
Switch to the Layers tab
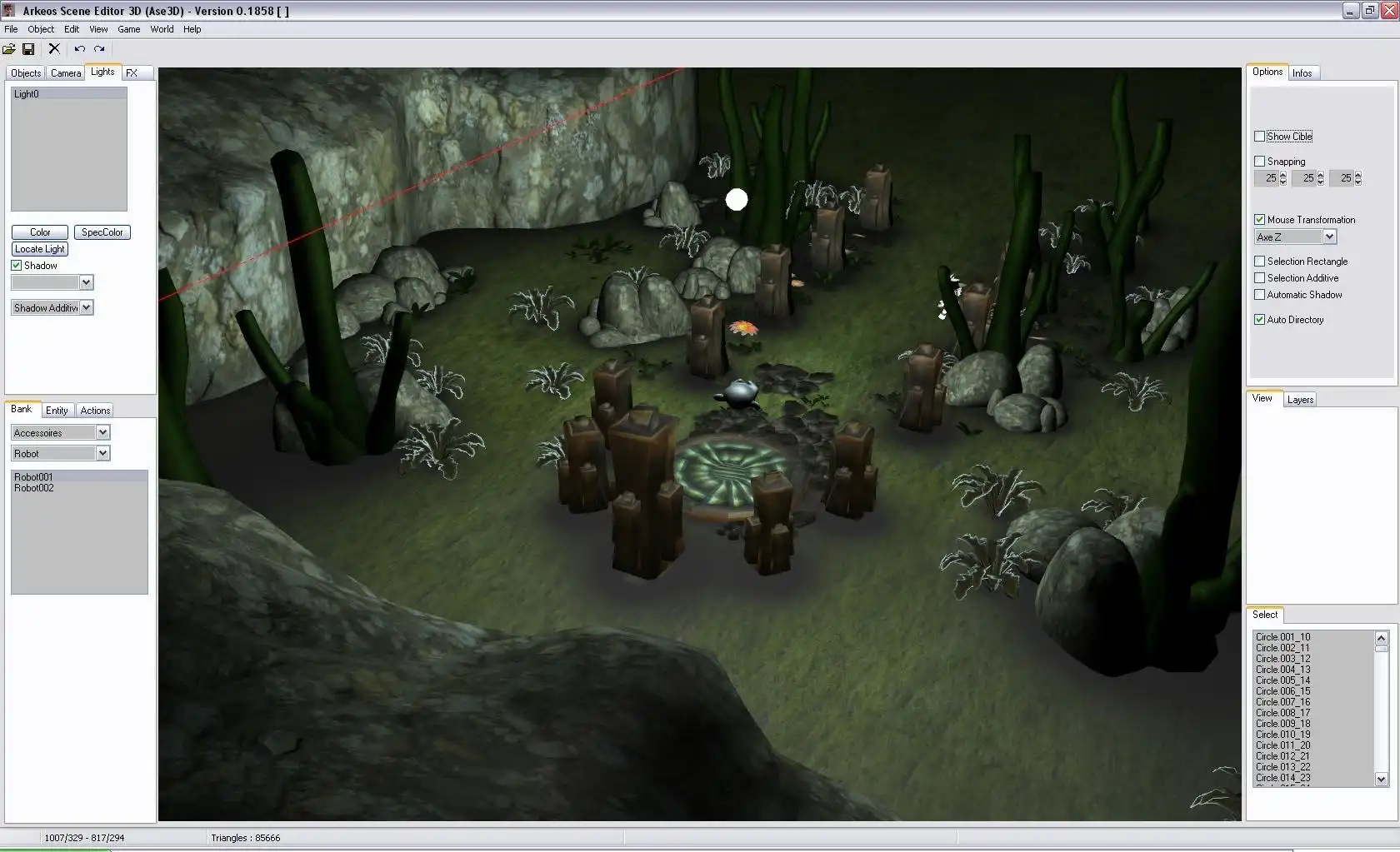(1300, 400)
